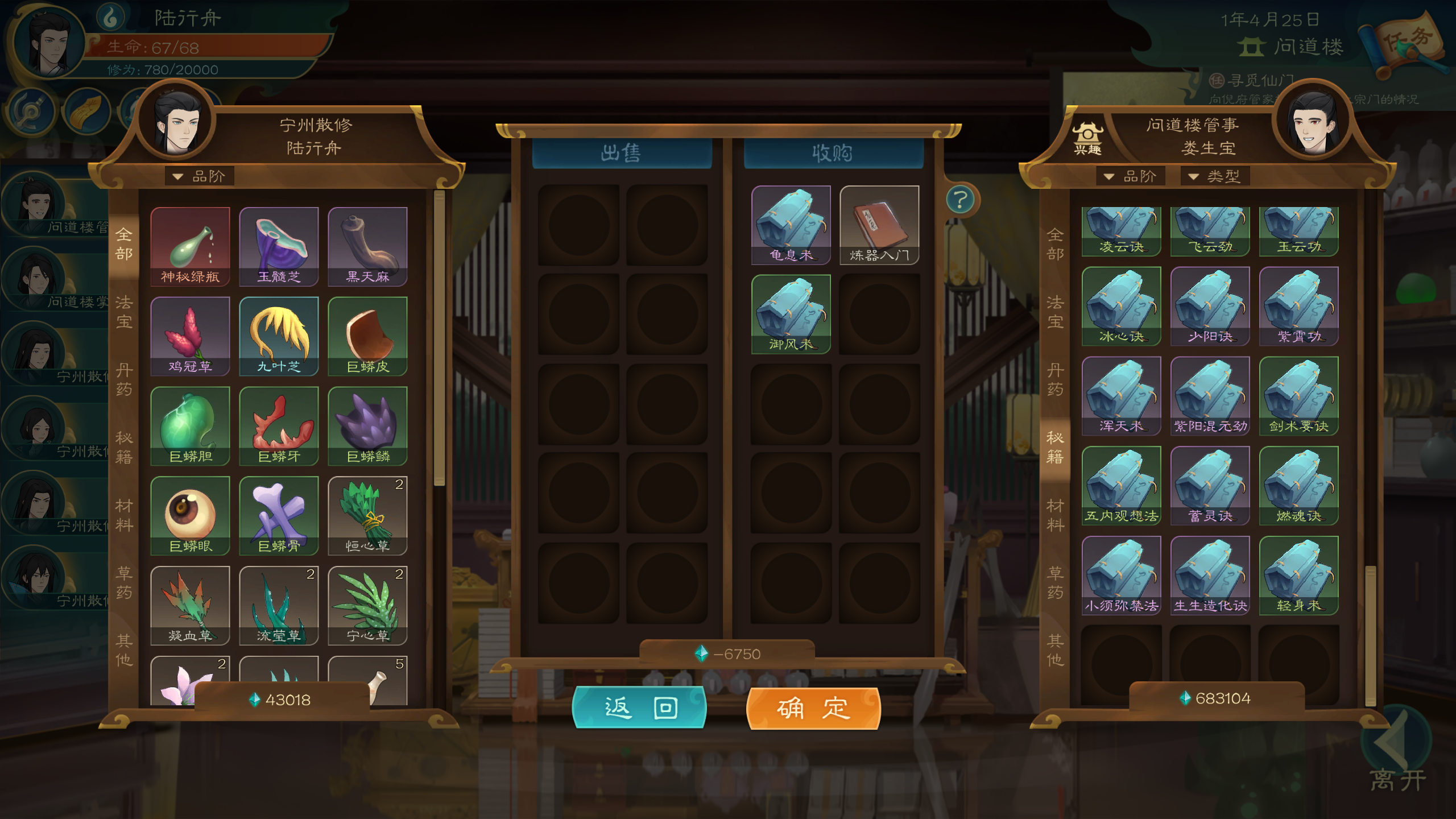Select the 巨蟒眼 eyeball item

[190, 515]
